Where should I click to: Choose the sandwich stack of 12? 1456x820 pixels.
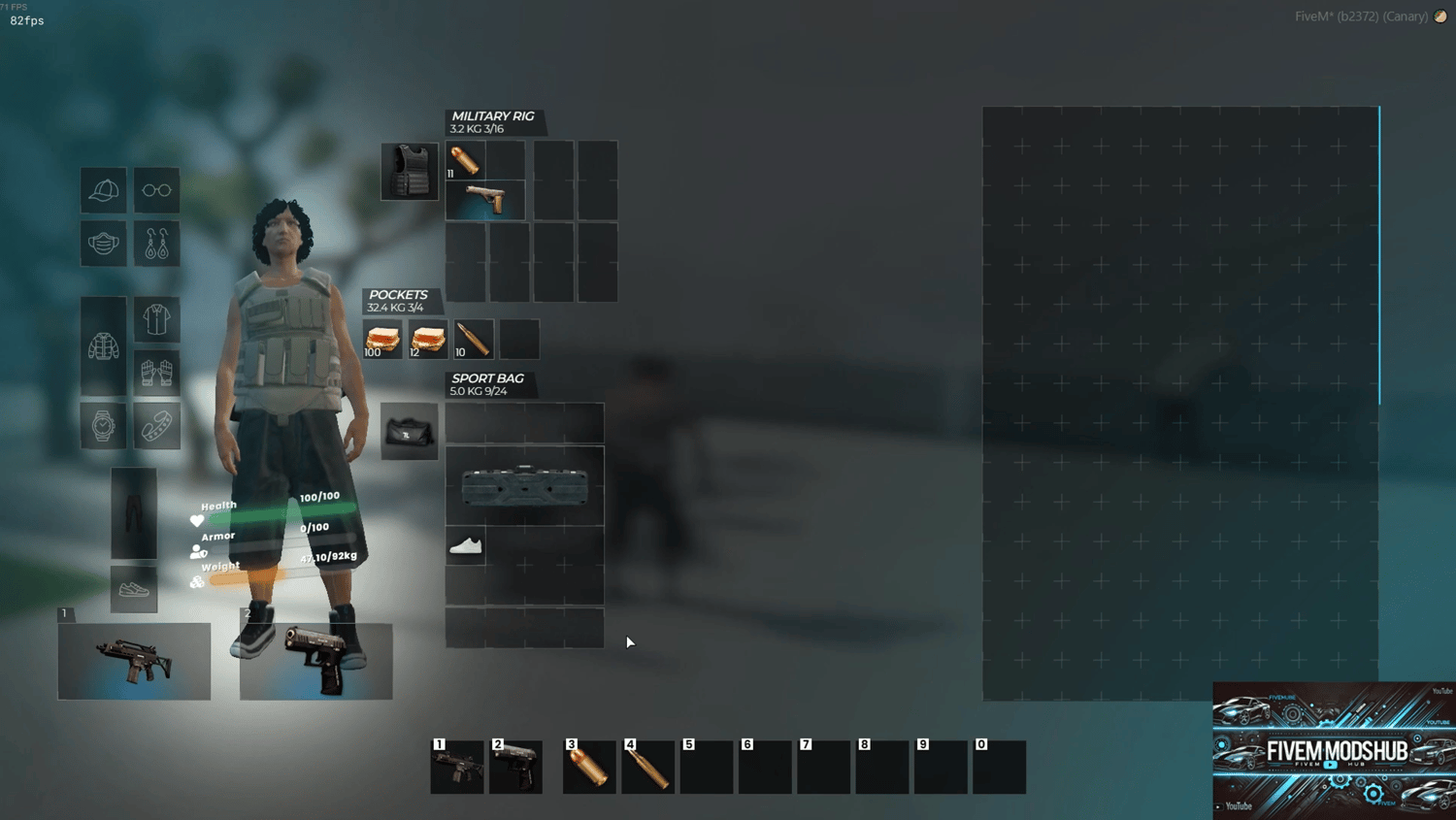[428, 340]
